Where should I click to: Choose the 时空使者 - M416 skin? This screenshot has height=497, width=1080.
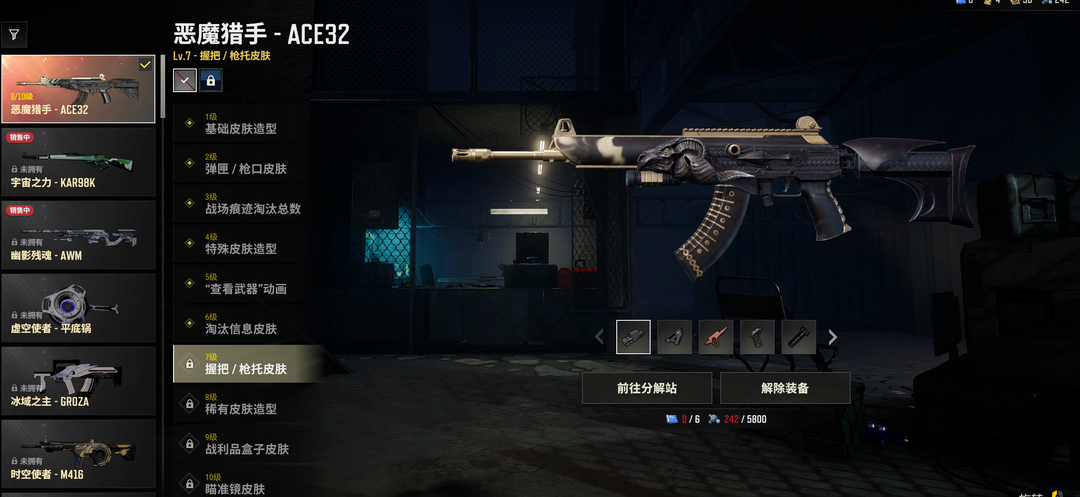78,453
